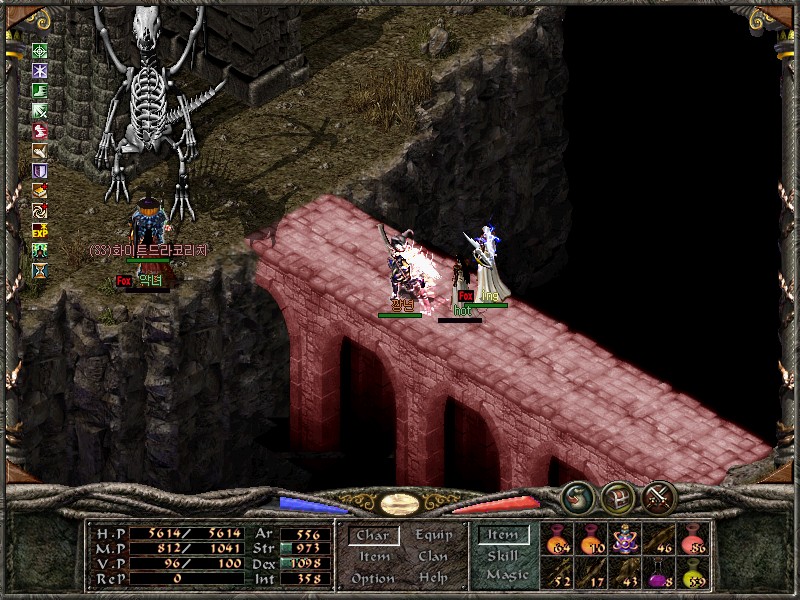The width and height of the screenshot is (800, 600).
Task: Click the round pouch bag button
Action: [577, 496]
